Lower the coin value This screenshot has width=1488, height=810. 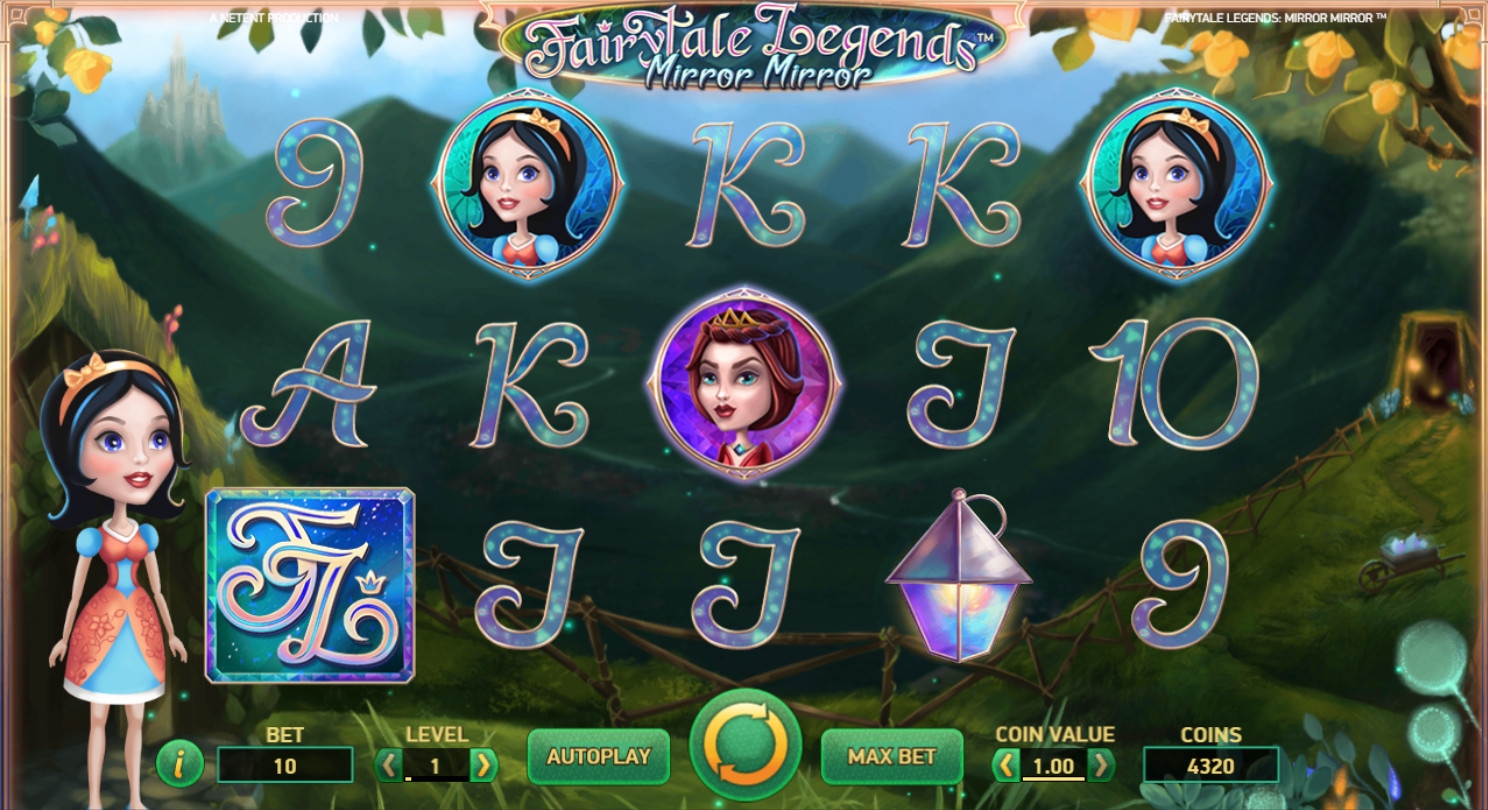1005,767
